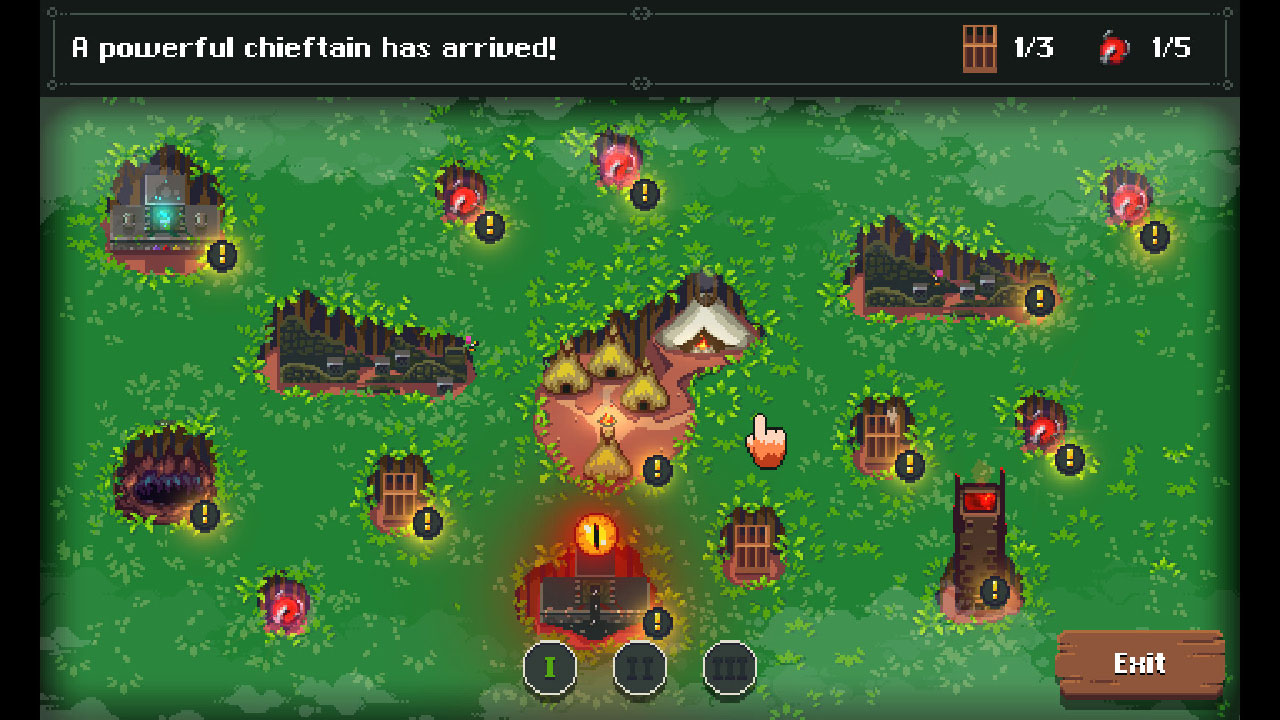Select the tower with the red gem
1280x720 pixels.
(x=980, y=530)
